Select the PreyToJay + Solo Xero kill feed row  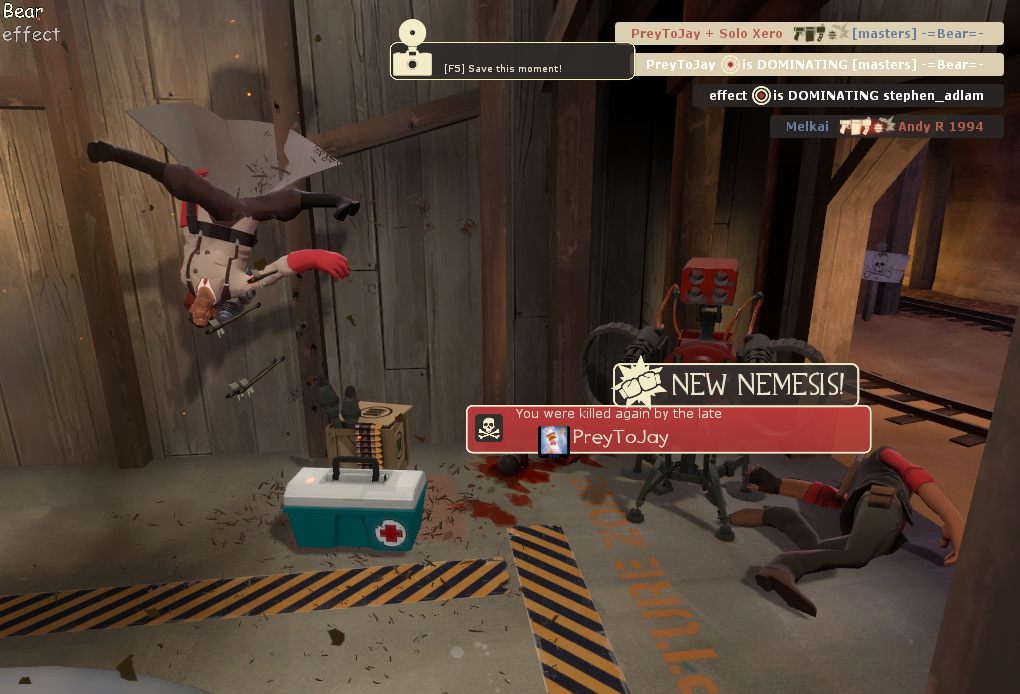[x=809, y=34]
